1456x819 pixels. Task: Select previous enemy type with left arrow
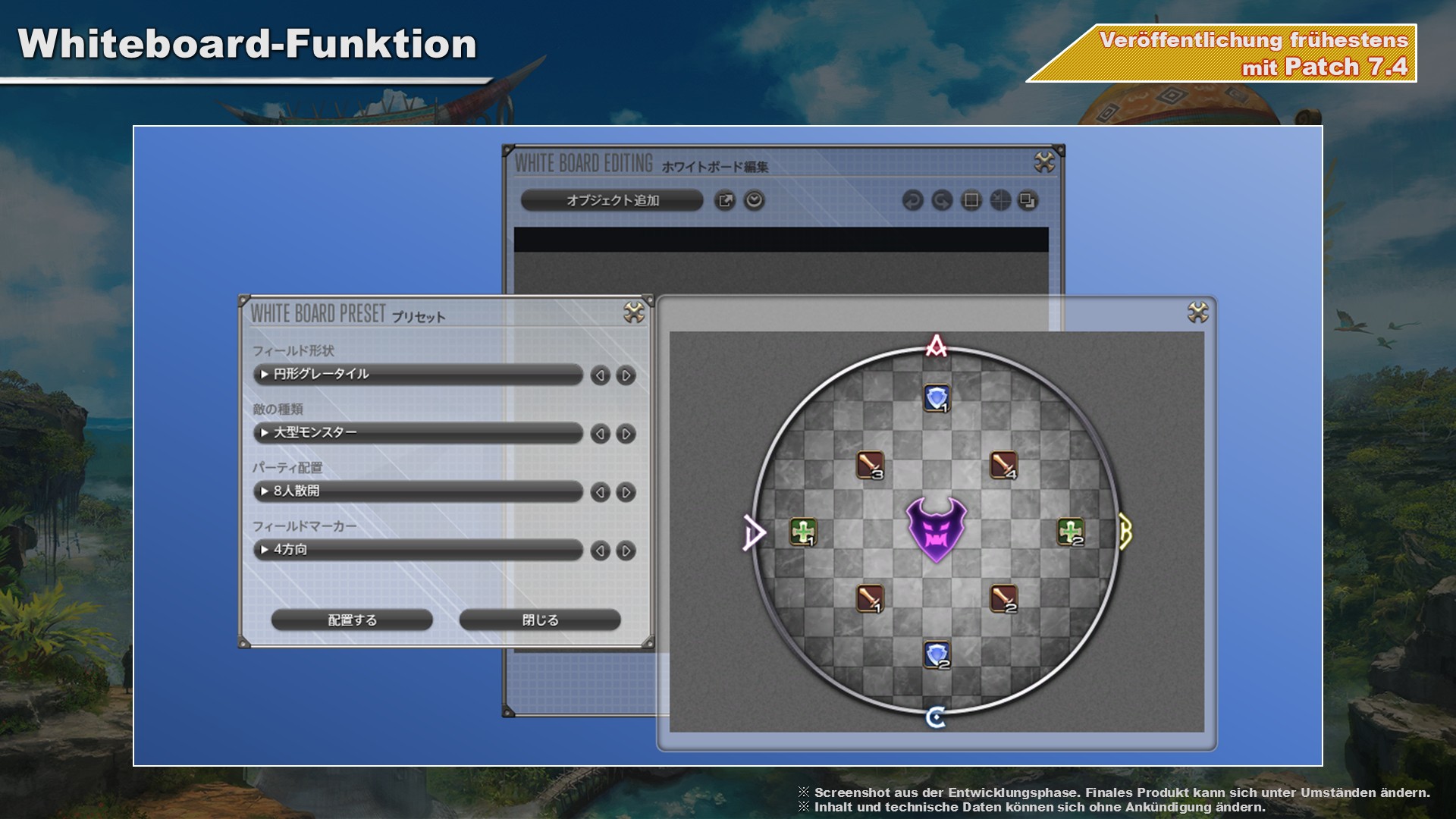[600, 434]
